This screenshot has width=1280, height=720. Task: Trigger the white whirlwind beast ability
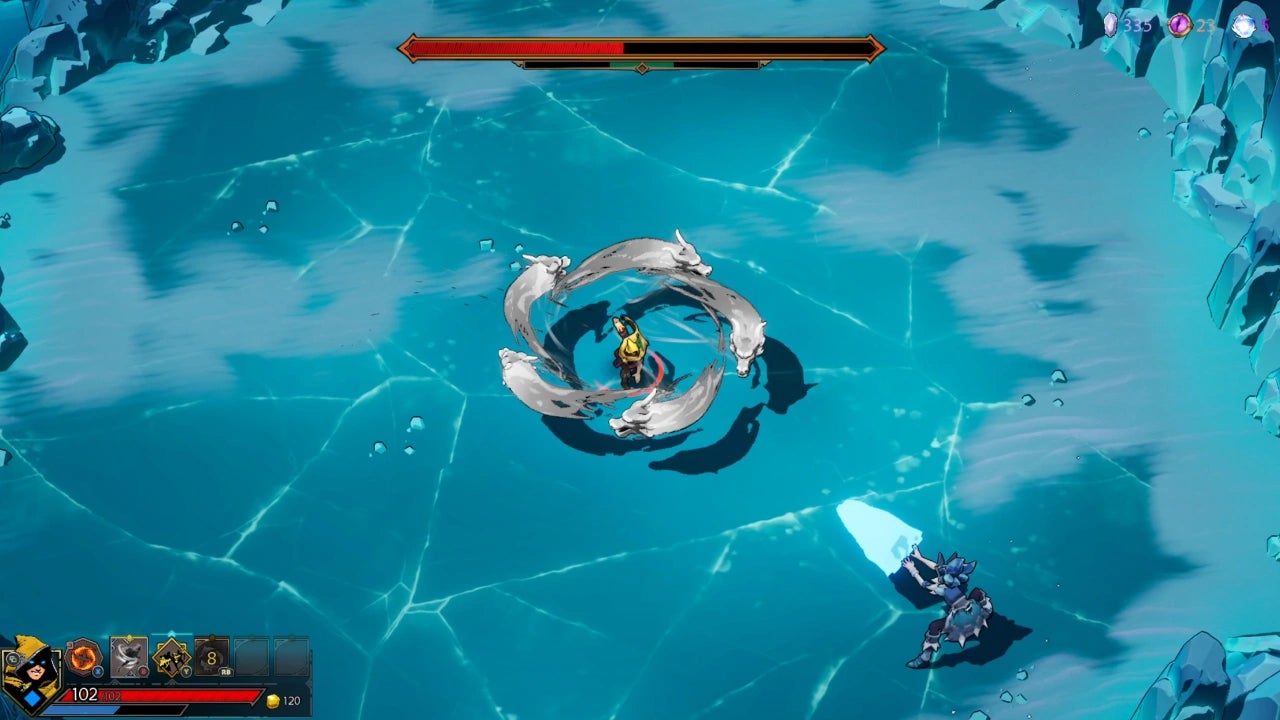128,657
